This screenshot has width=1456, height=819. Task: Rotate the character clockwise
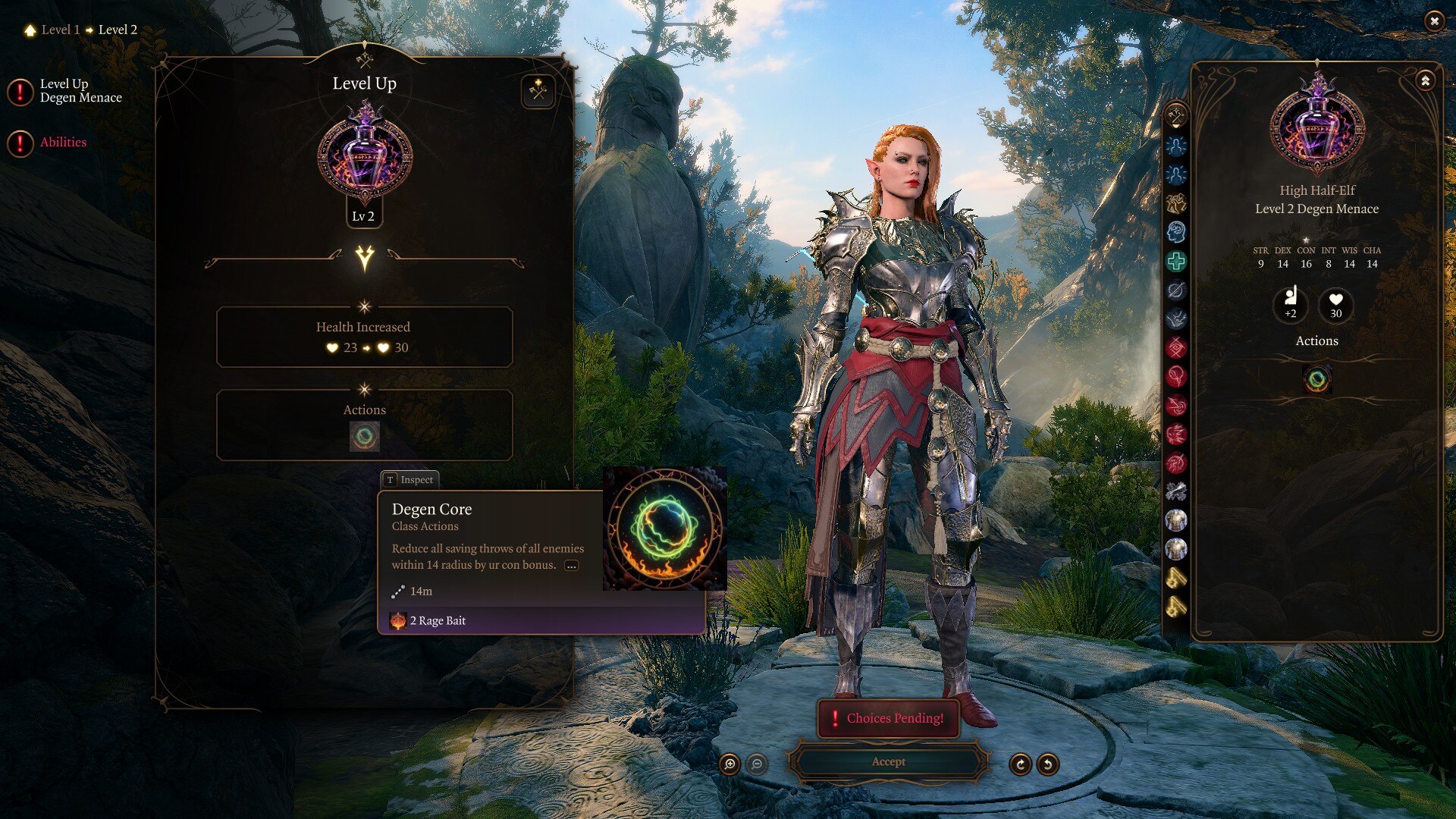coord(1021,764)
